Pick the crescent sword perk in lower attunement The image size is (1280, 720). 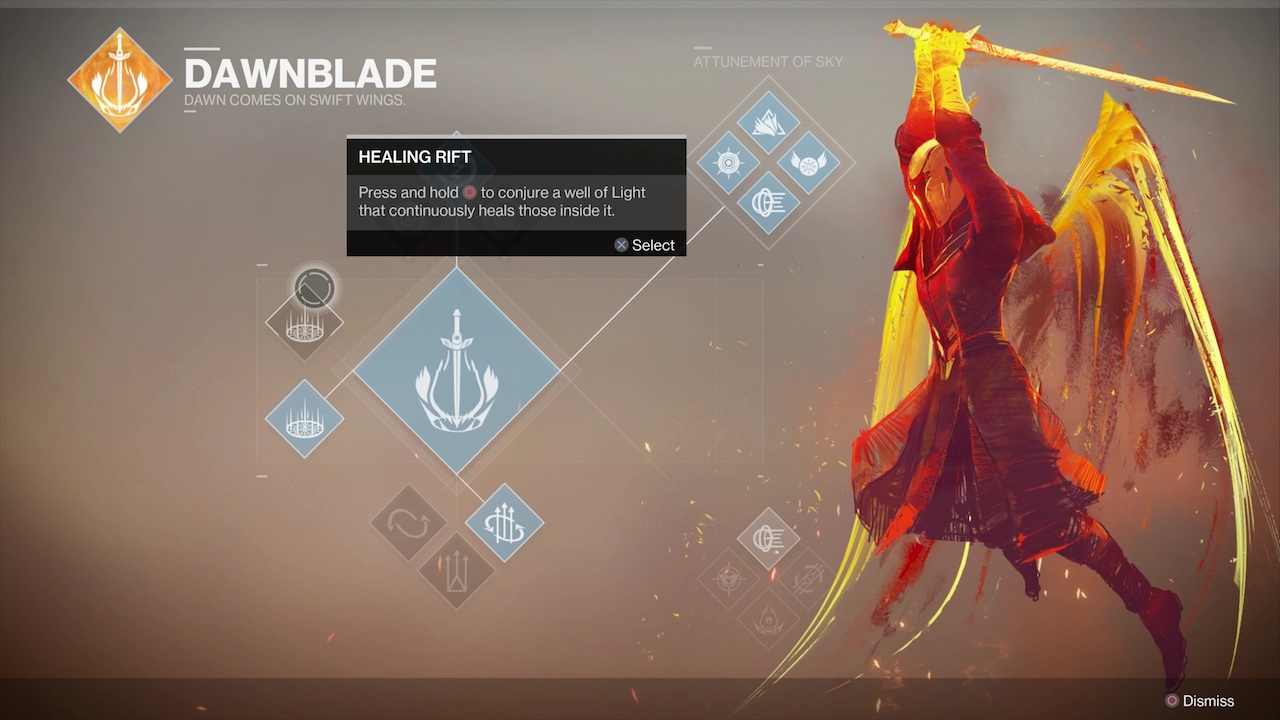(x=807, y=578)
